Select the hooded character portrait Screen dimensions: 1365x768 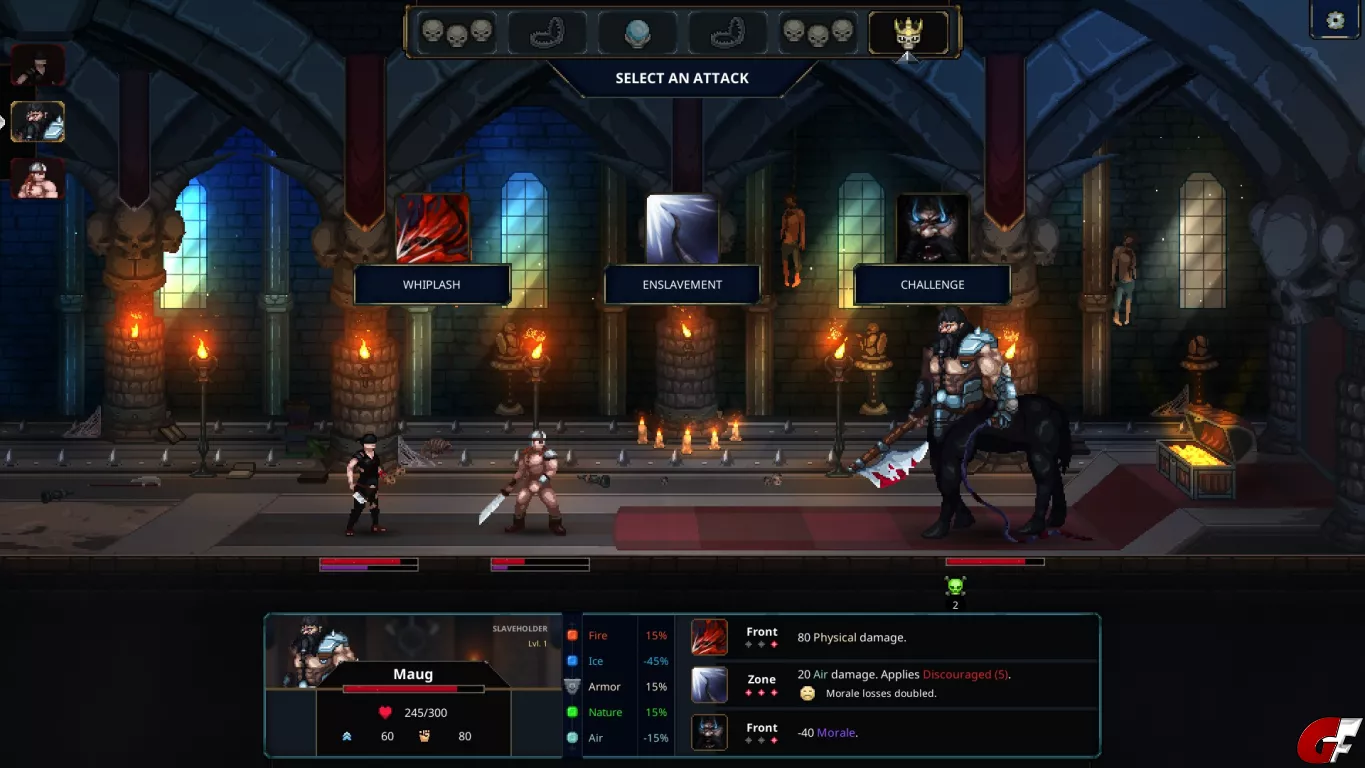point(38,66)
